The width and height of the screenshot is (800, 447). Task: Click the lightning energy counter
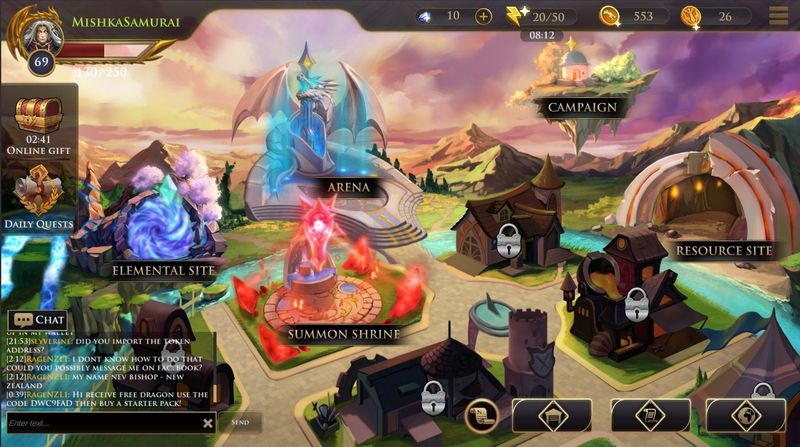540,16
